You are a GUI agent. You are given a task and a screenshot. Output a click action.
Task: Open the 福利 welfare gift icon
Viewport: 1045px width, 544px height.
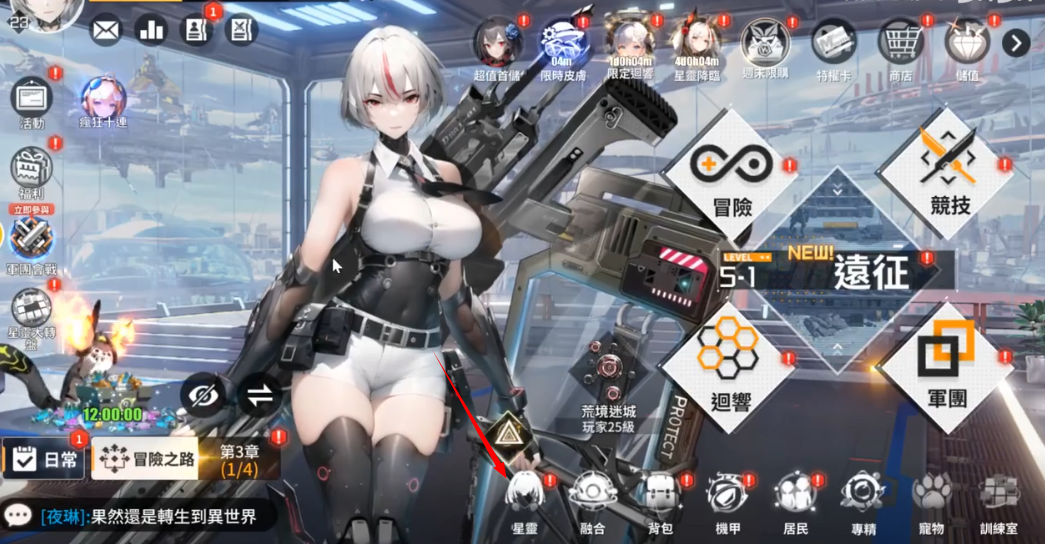pos(31,173)
